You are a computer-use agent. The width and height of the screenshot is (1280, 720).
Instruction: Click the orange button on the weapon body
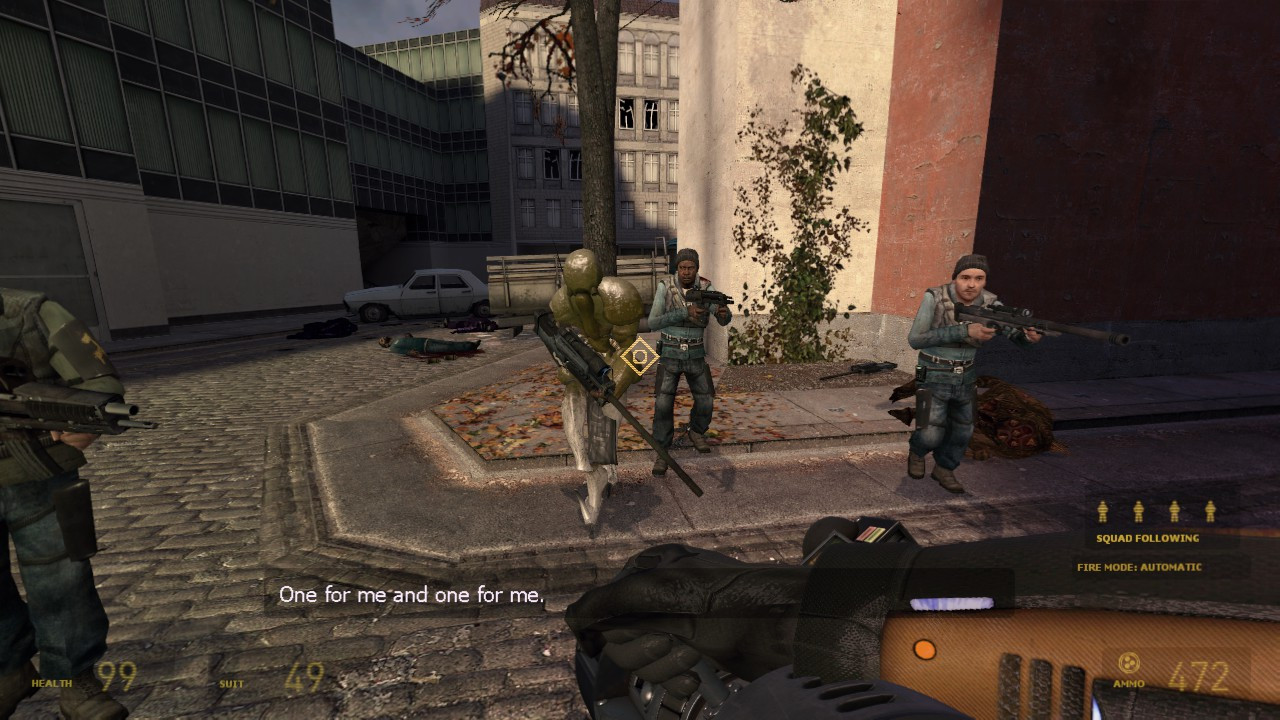pyautogui.click(x=925, y=650)
